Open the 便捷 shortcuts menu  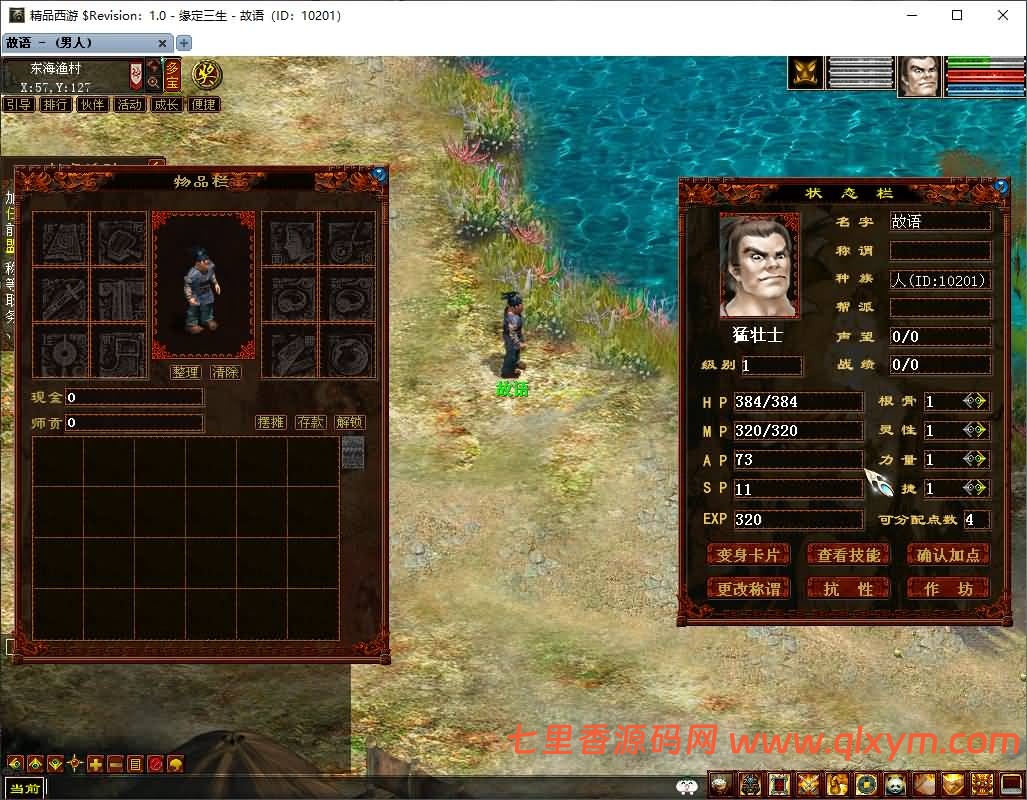coord(203,104)
